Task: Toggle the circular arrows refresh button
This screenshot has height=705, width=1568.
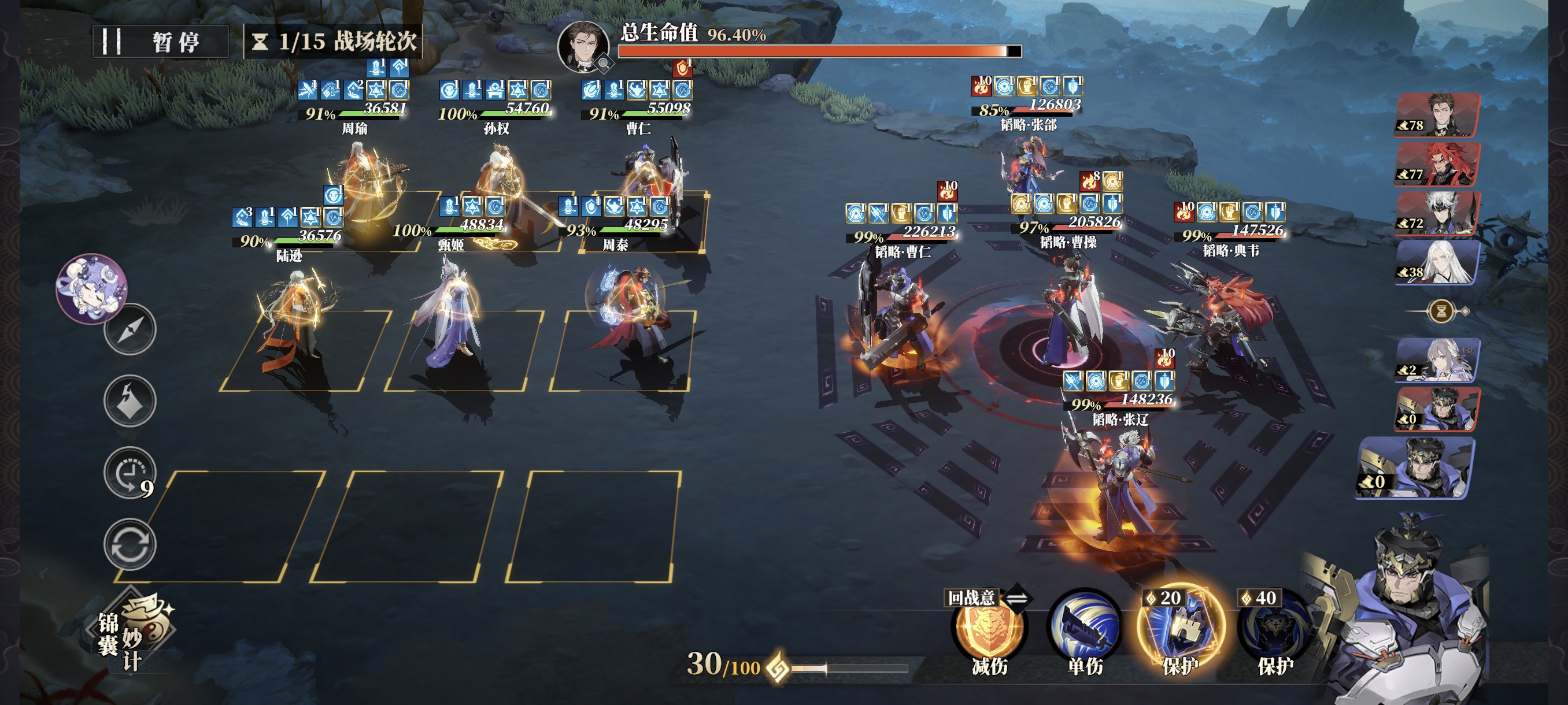Action: [130, 544]
